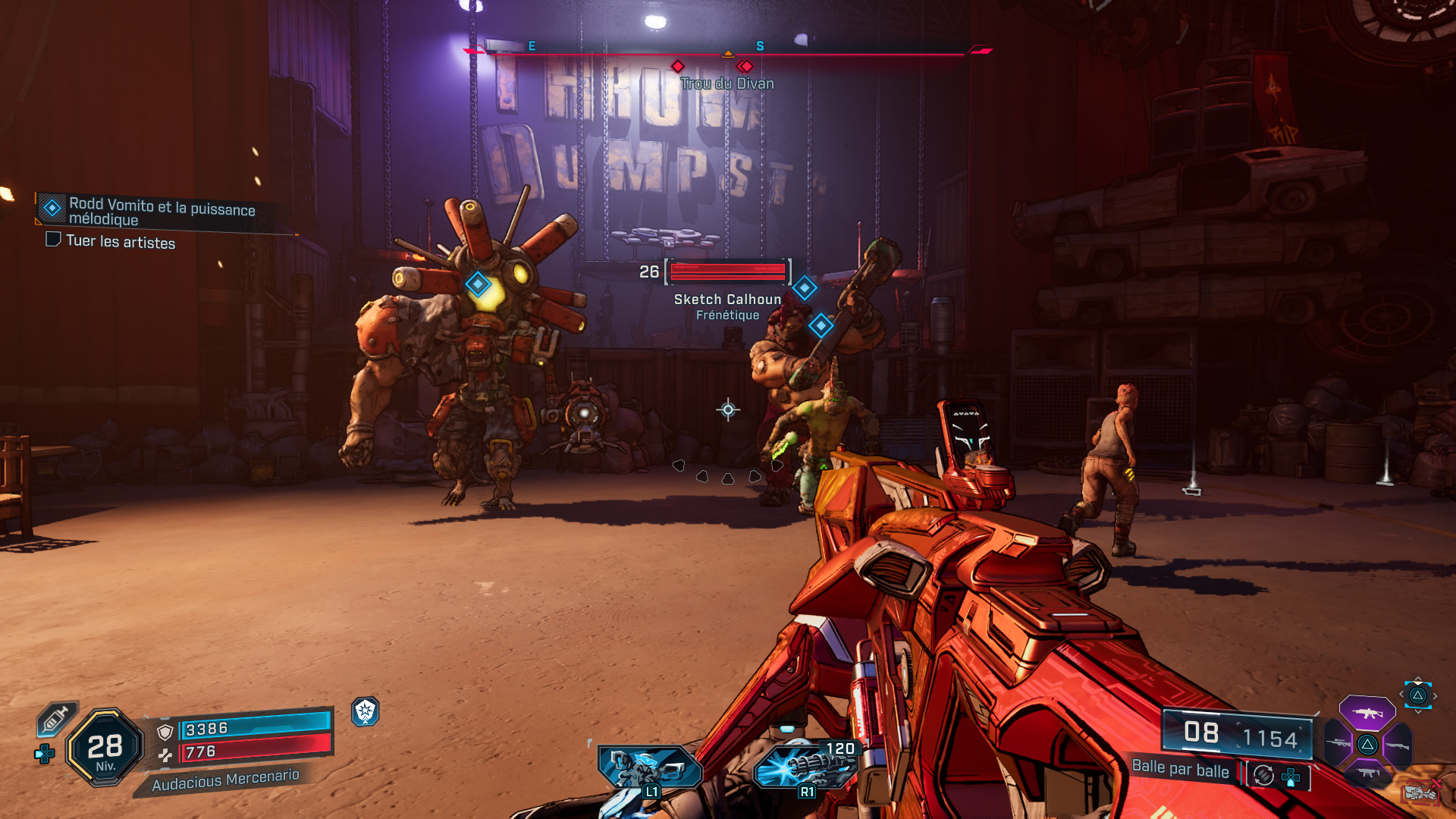Image resolution: width=1456 pixels, height=819 pixels.
Task: Click the down chevron under the triangle swap icon
Action: tap(1417, 711)
